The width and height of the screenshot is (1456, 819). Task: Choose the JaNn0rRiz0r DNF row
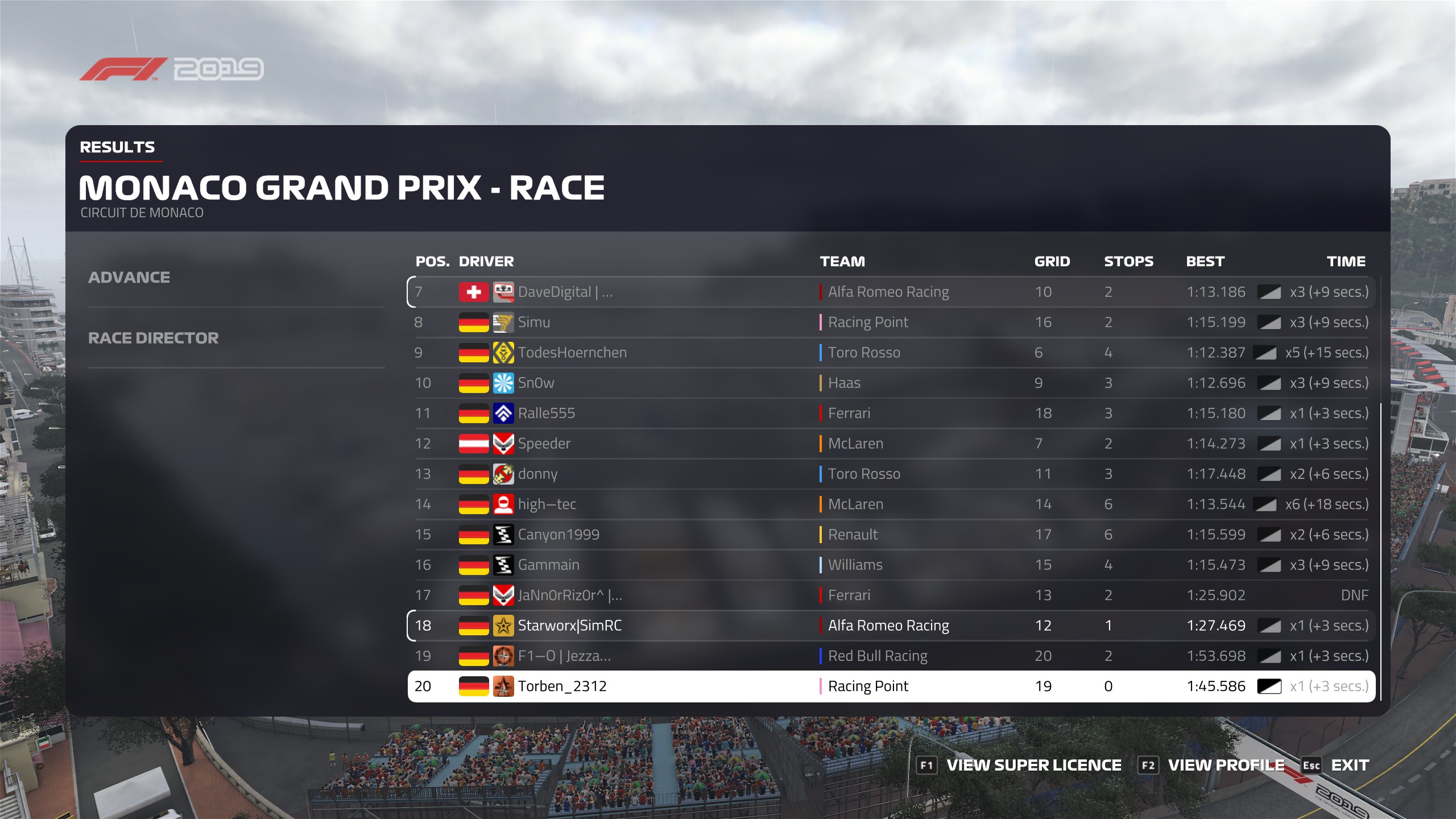(891, 595)
